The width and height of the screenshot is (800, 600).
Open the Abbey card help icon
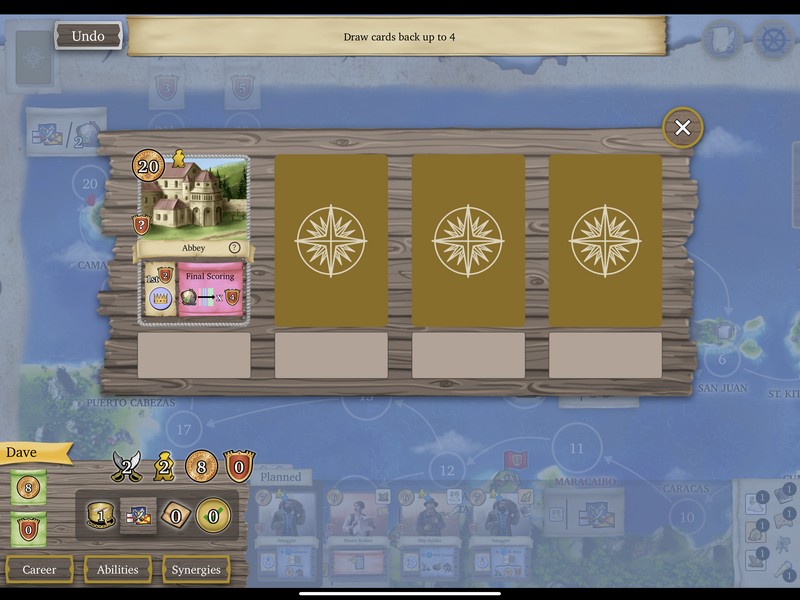(235, 248)
